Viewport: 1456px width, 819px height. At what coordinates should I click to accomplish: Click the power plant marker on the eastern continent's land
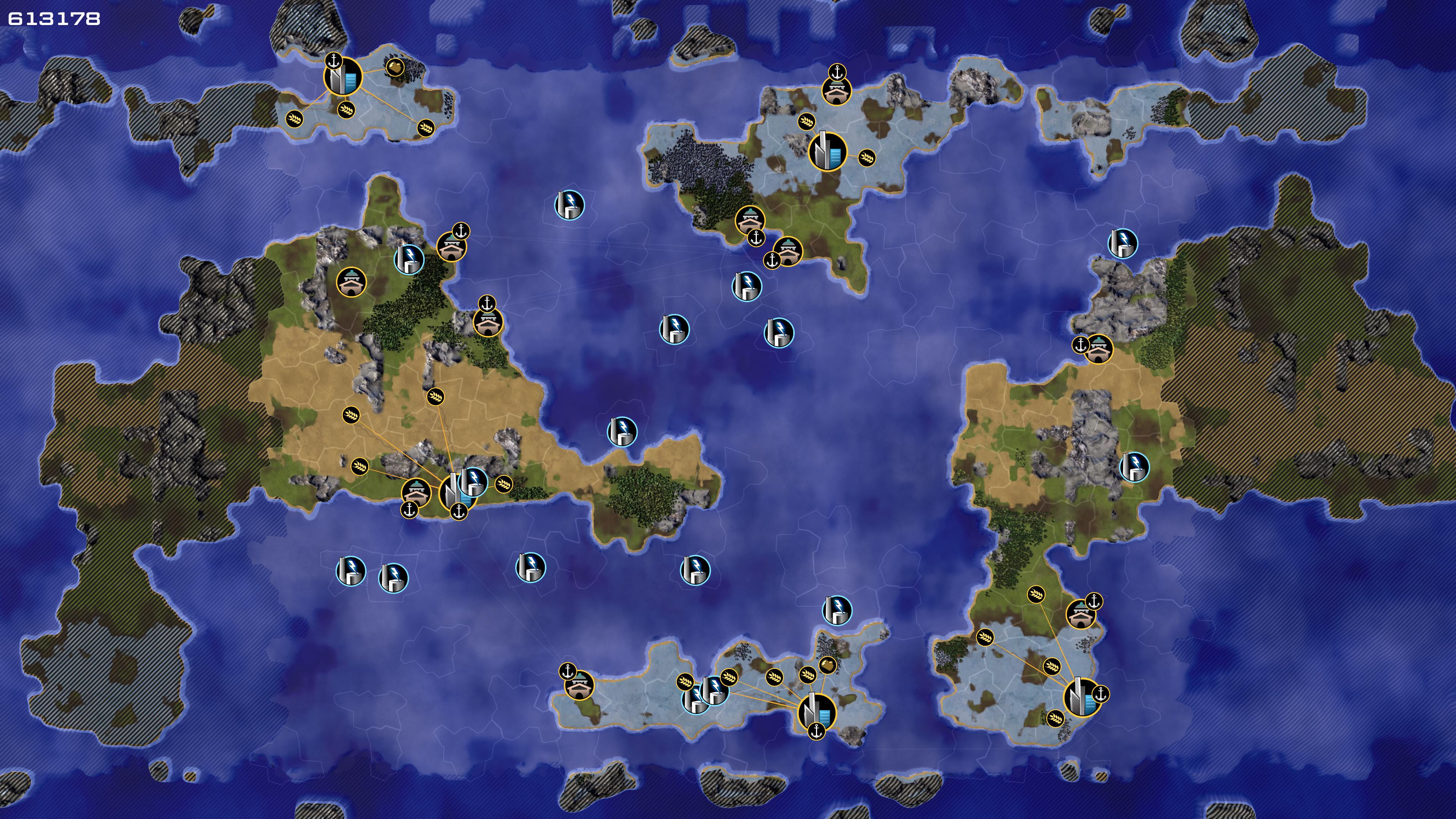click(1134, 467)
